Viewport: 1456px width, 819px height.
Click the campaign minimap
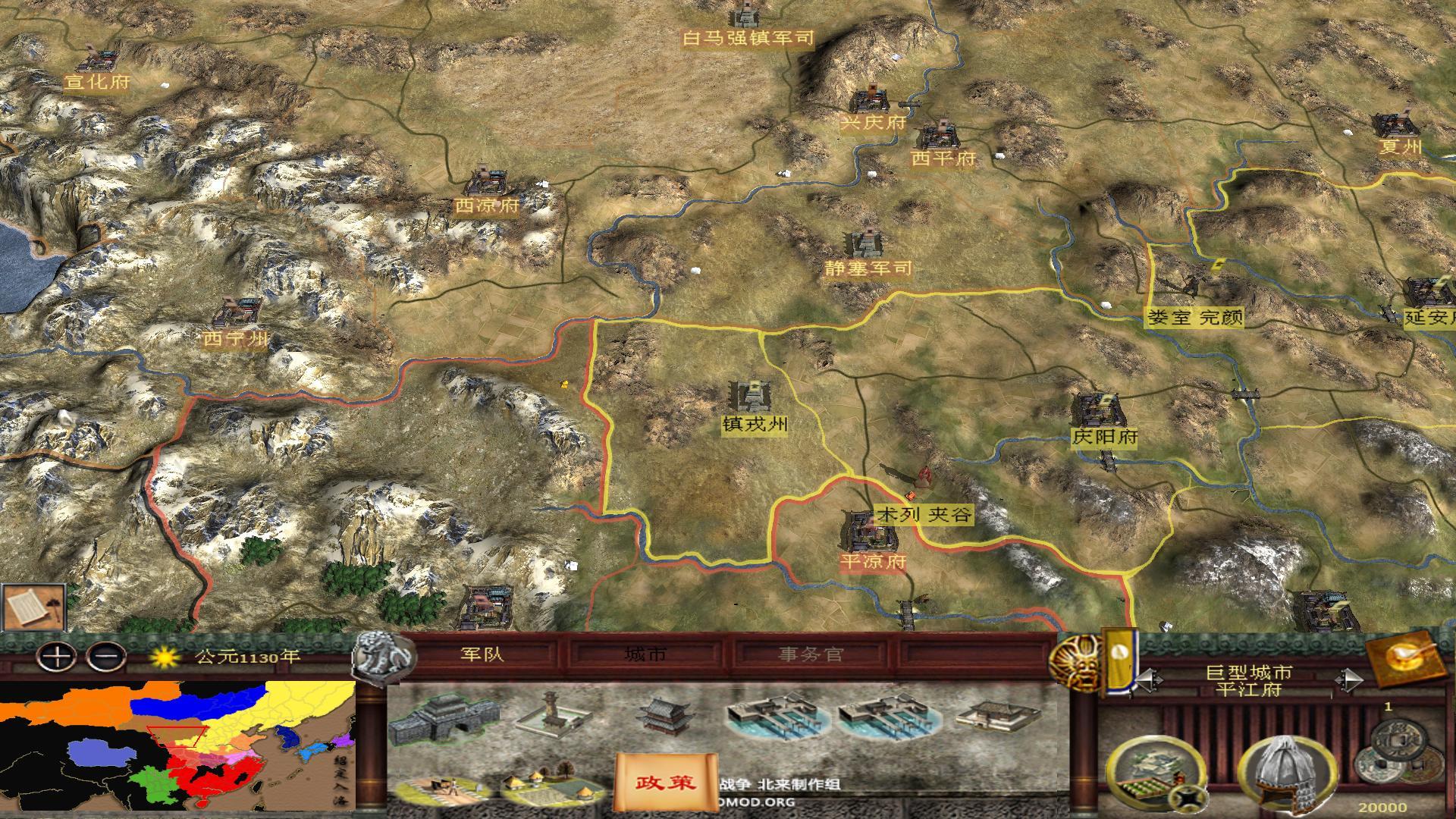177,746
